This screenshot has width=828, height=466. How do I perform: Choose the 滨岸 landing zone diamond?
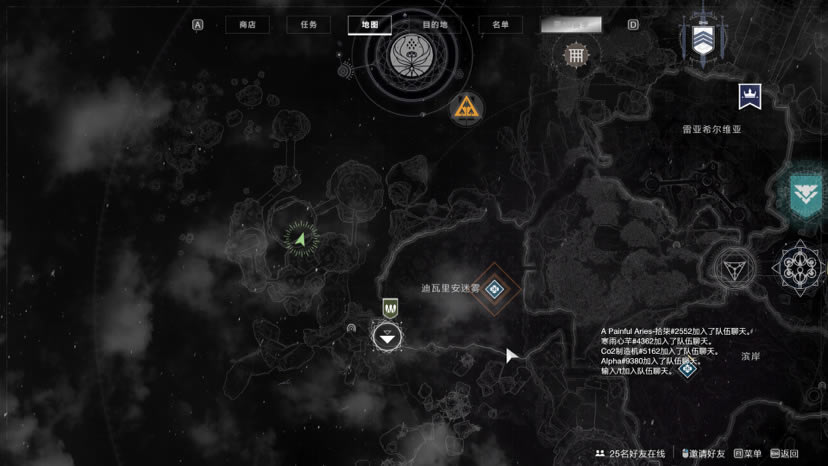coord(687,368)
